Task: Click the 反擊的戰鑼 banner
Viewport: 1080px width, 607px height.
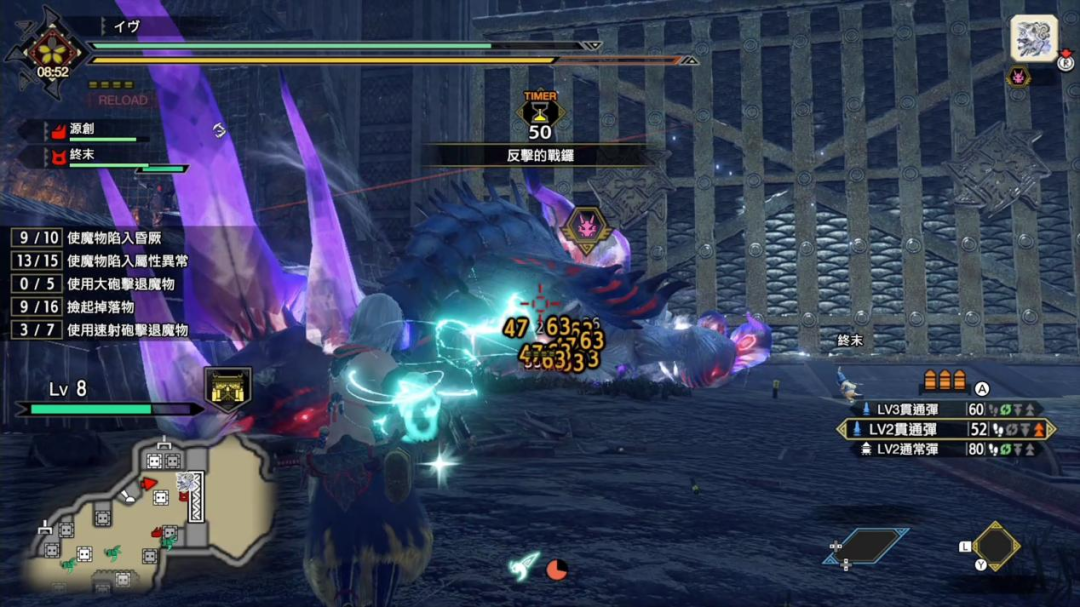Action: [540, 155]
